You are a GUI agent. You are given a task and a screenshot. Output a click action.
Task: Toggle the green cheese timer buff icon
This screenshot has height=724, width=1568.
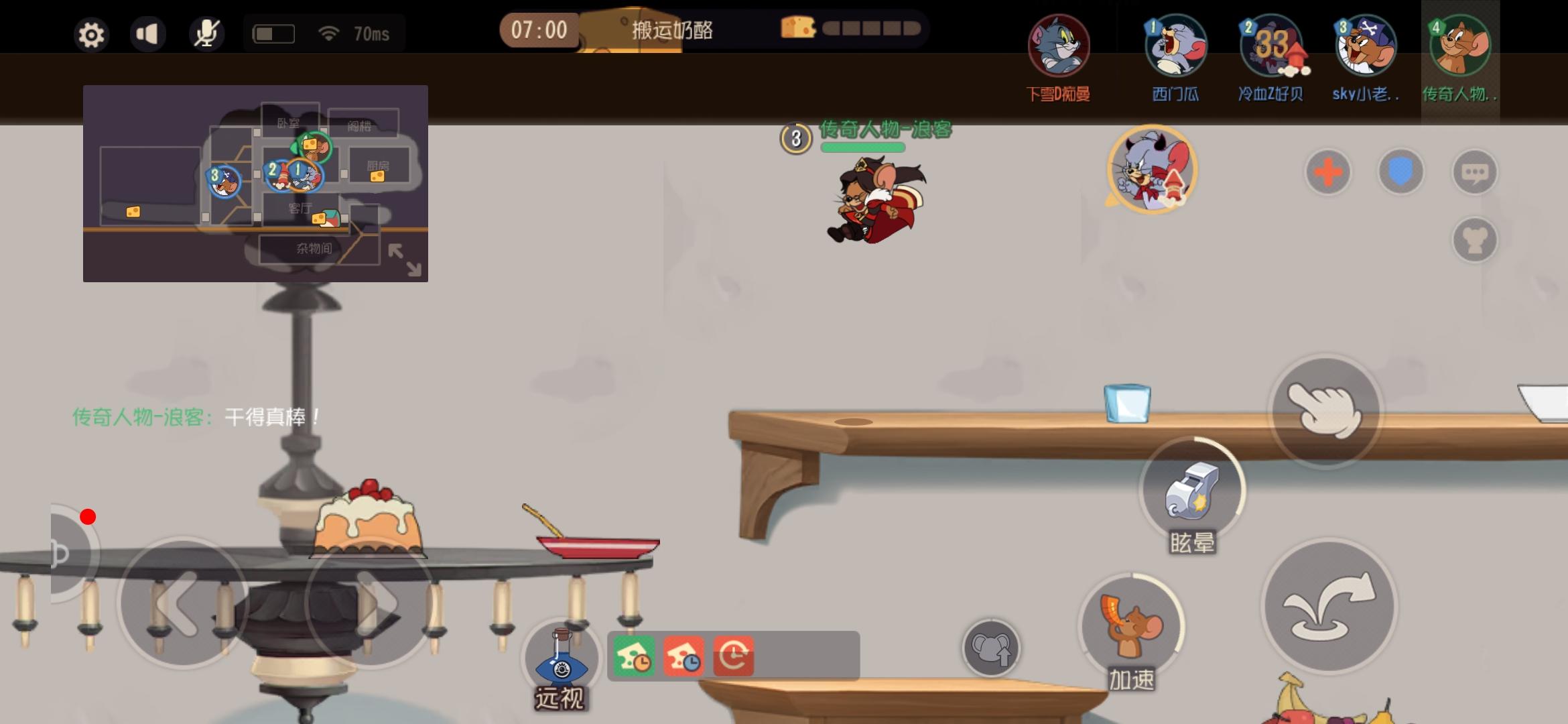click(x=635, y=656)
